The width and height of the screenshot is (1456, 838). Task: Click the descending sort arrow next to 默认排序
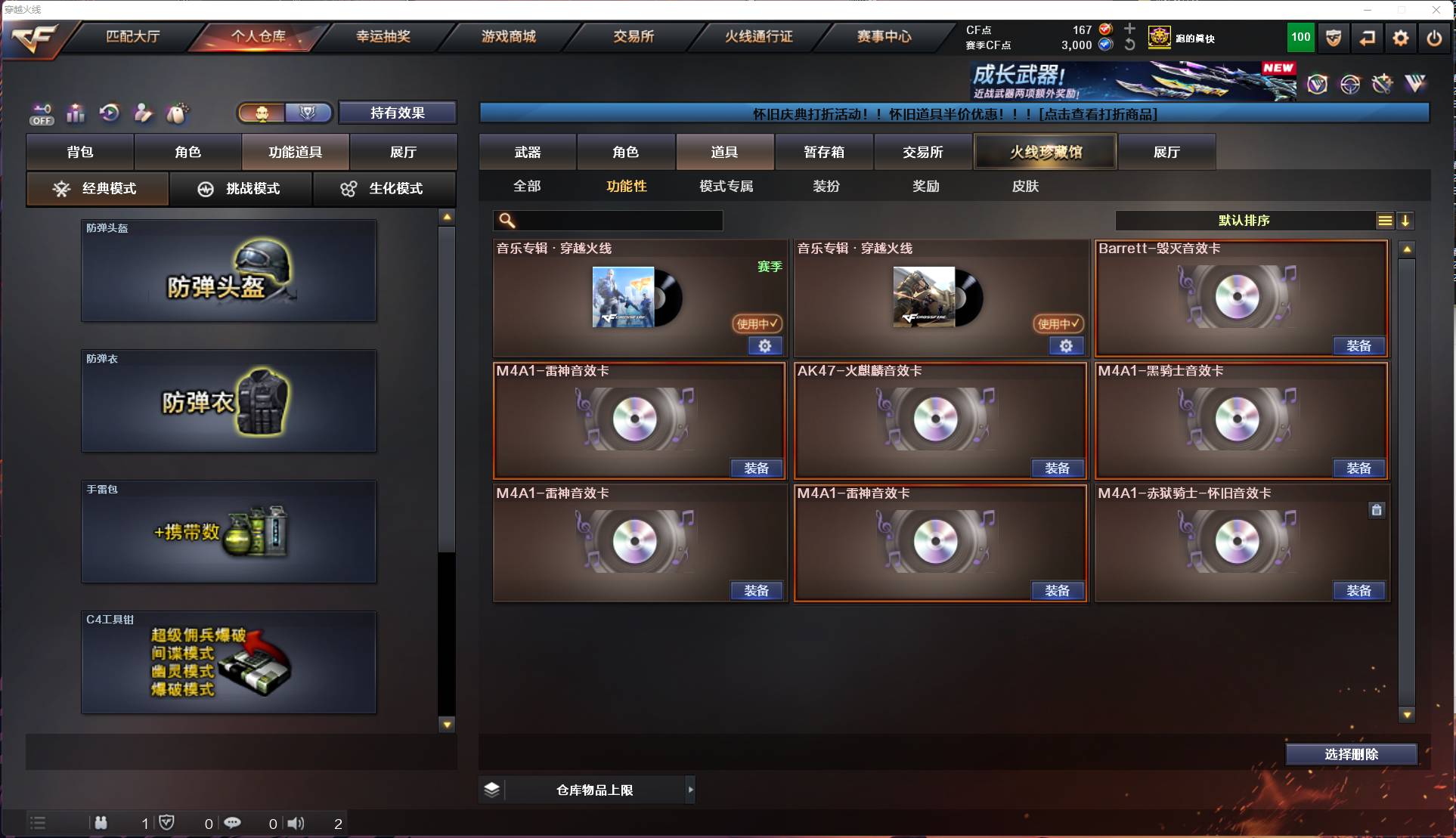pos(1406,221)
